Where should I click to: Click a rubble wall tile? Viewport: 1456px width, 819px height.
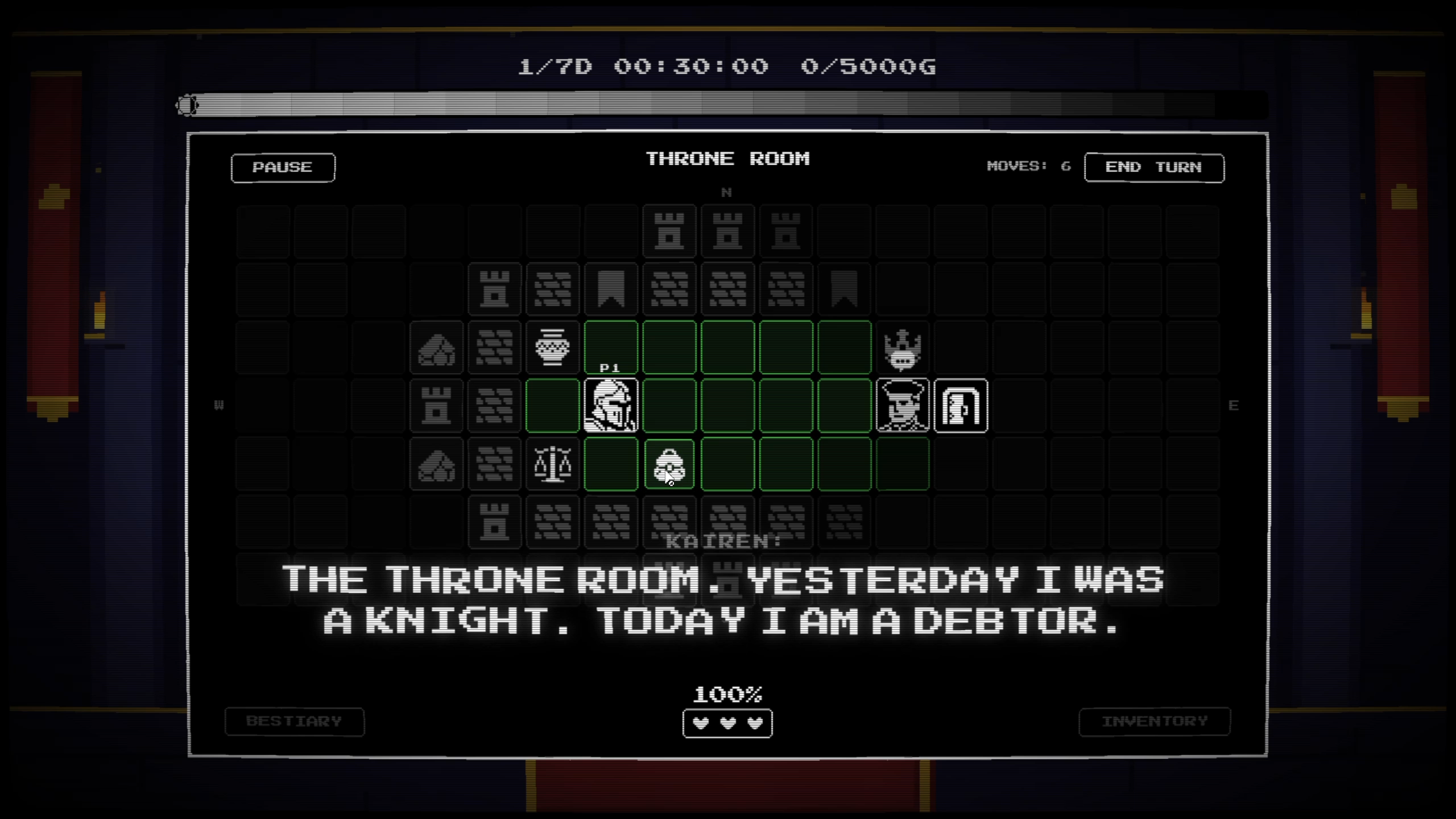pyautogui.click(x=494, y=348)
